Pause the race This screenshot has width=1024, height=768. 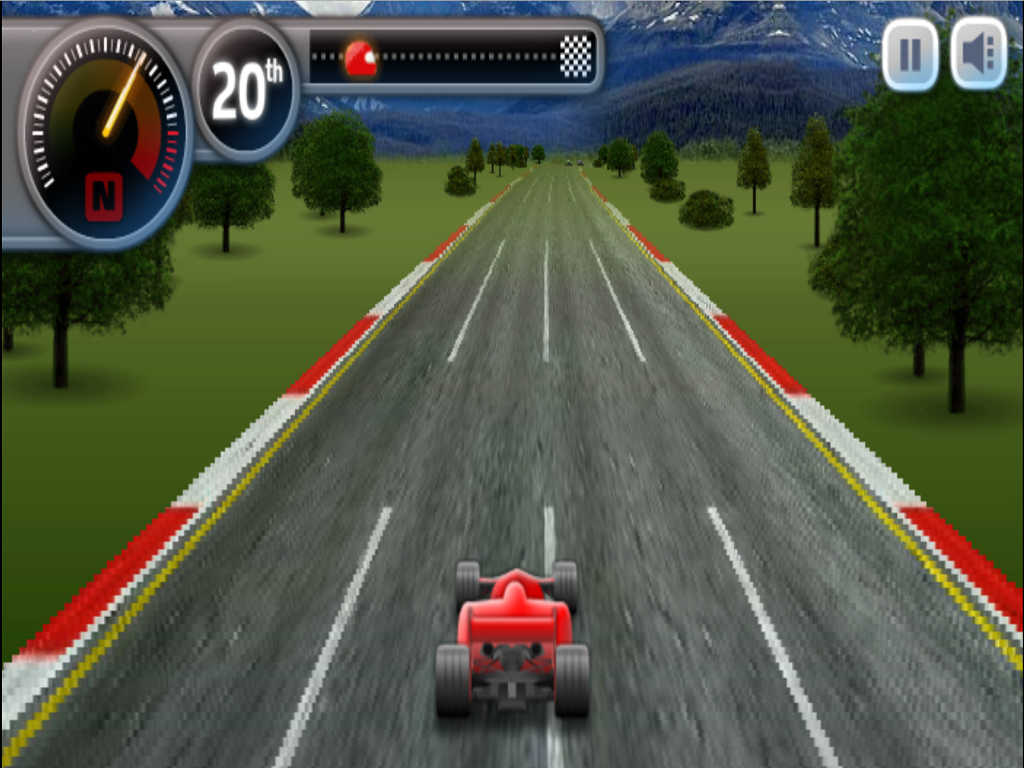click(909, 54)
